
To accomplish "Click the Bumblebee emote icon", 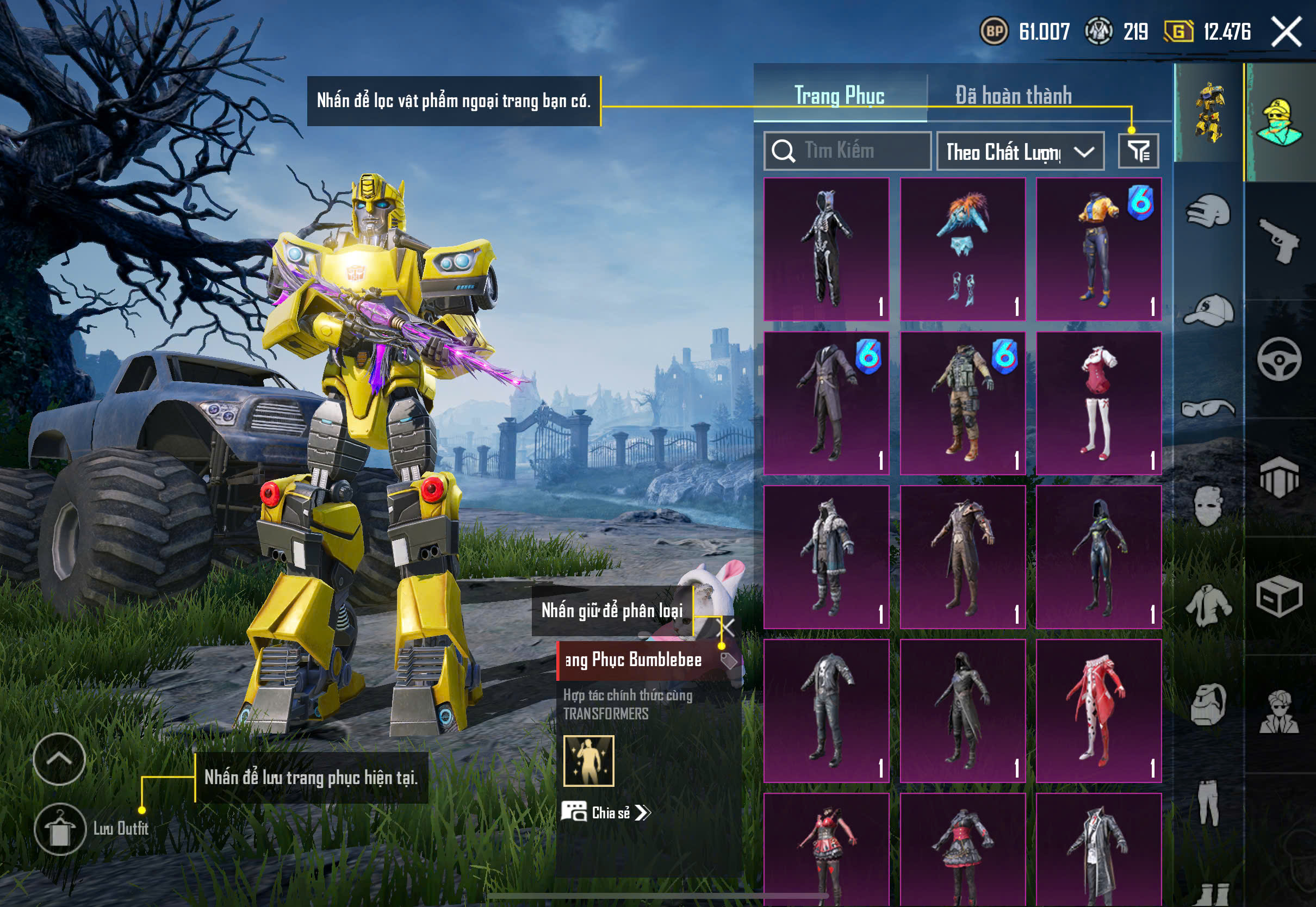I will pyautogui.click(x=589, y=761).
